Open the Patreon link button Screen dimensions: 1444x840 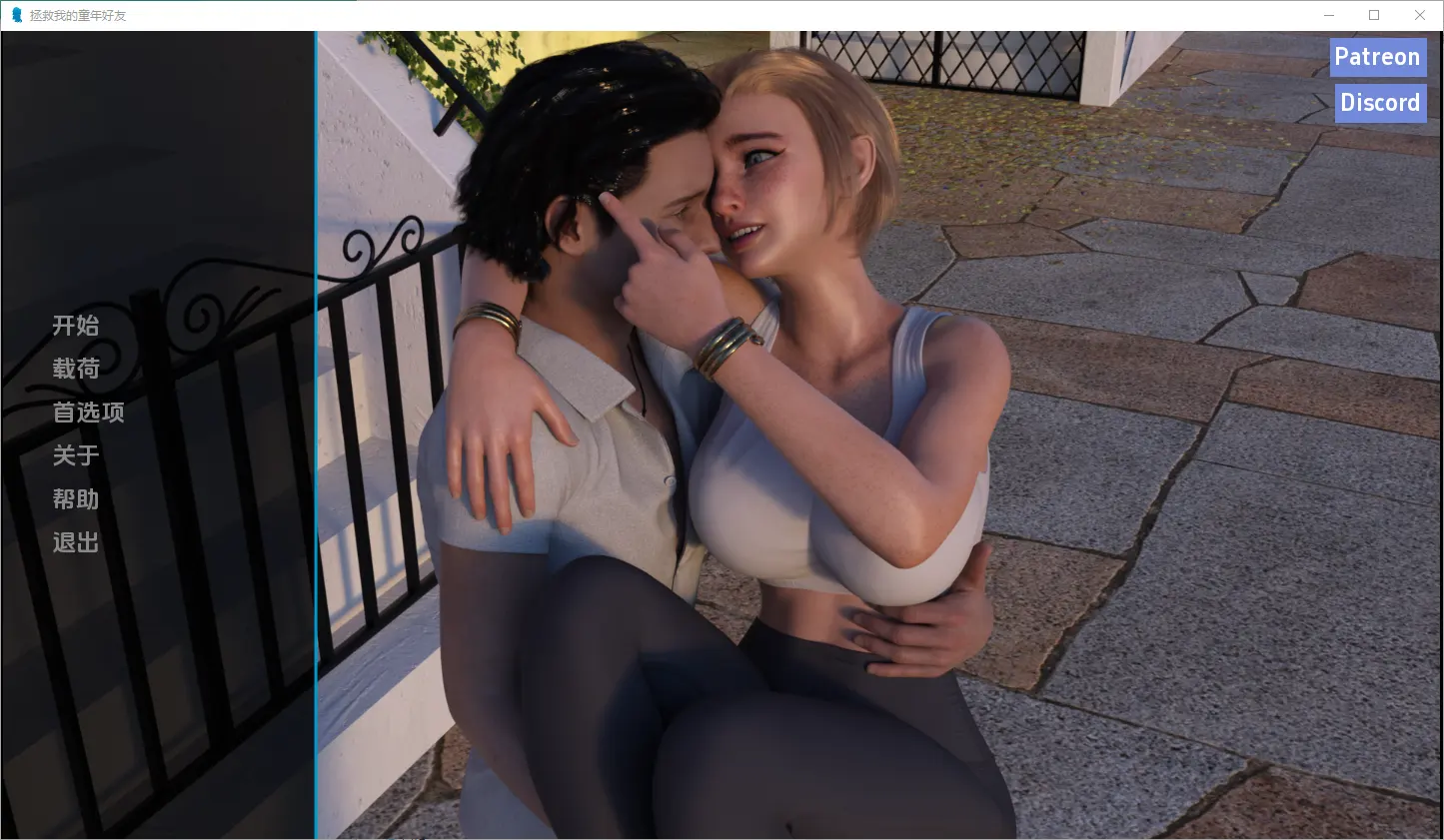click(1377, 57)
